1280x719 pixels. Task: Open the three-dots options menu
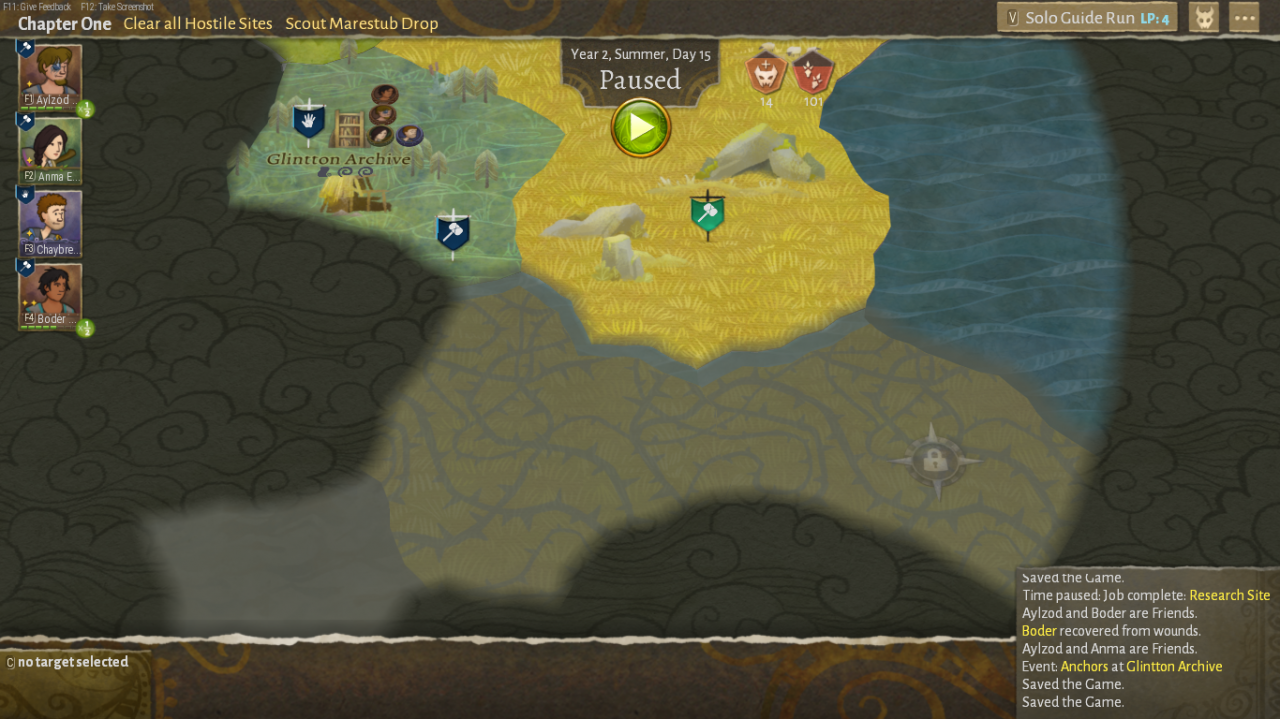(1244, 18)
